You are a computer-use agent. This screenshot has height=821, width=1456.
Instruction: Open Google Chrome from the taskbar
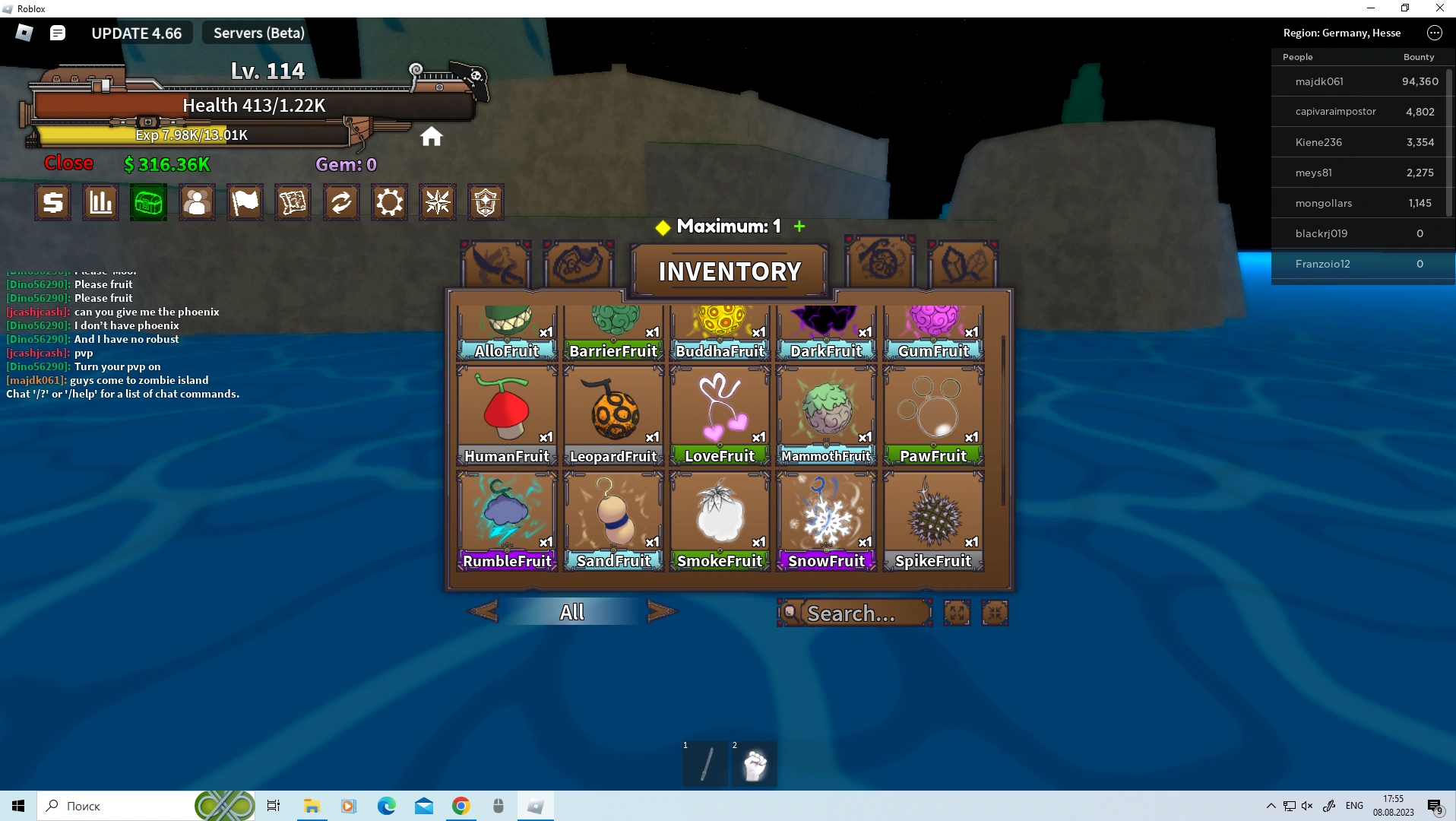(x=462, y=805)
